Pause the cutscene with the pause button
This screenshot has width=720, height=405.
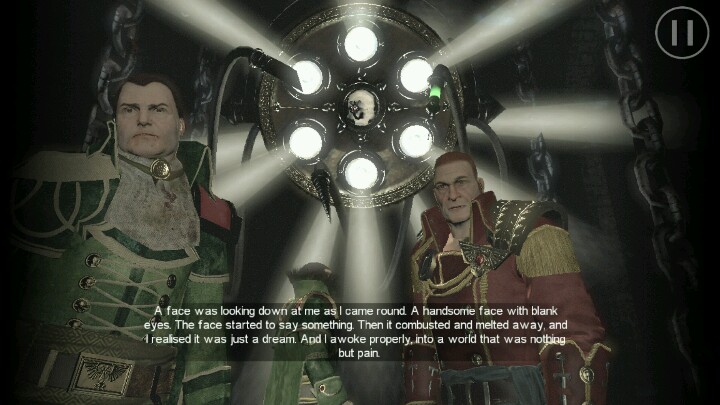pyautogui.click(x=681, y=33)
